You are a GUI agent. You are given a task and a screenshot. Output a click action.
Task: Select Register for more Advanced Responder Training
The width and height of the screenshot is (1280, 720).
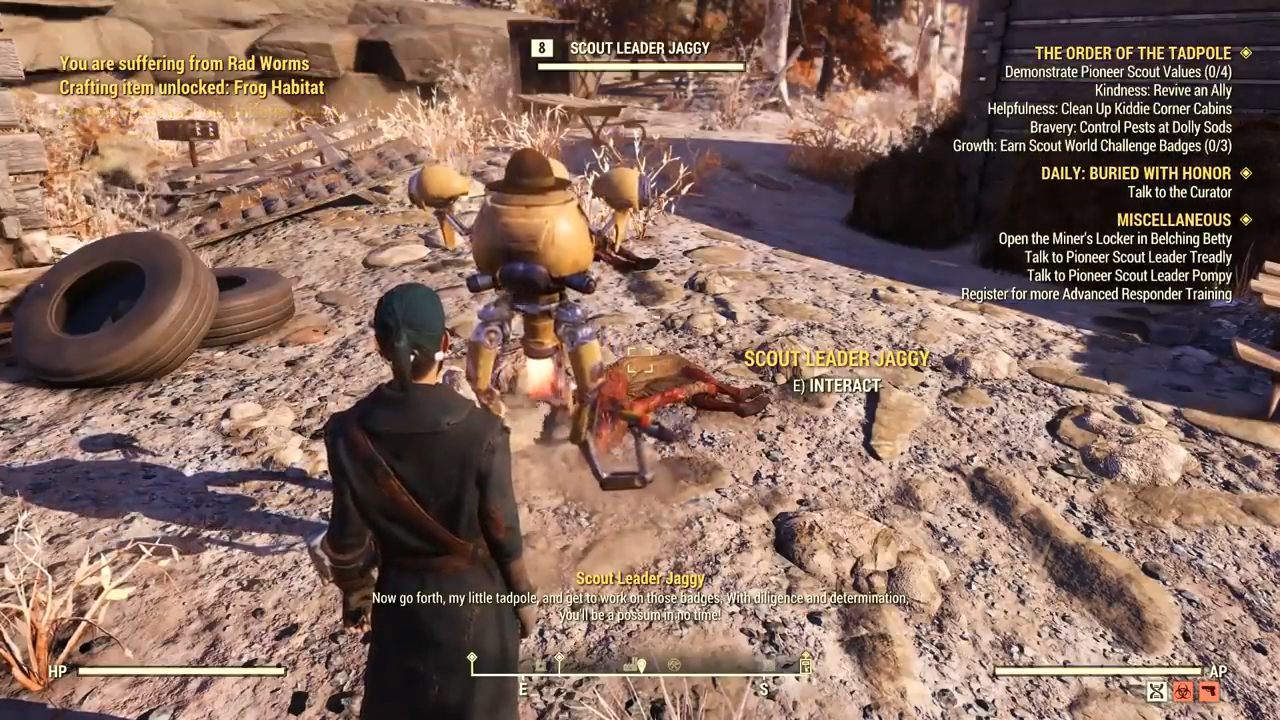pyautogui.click(x=1096, y=294)
